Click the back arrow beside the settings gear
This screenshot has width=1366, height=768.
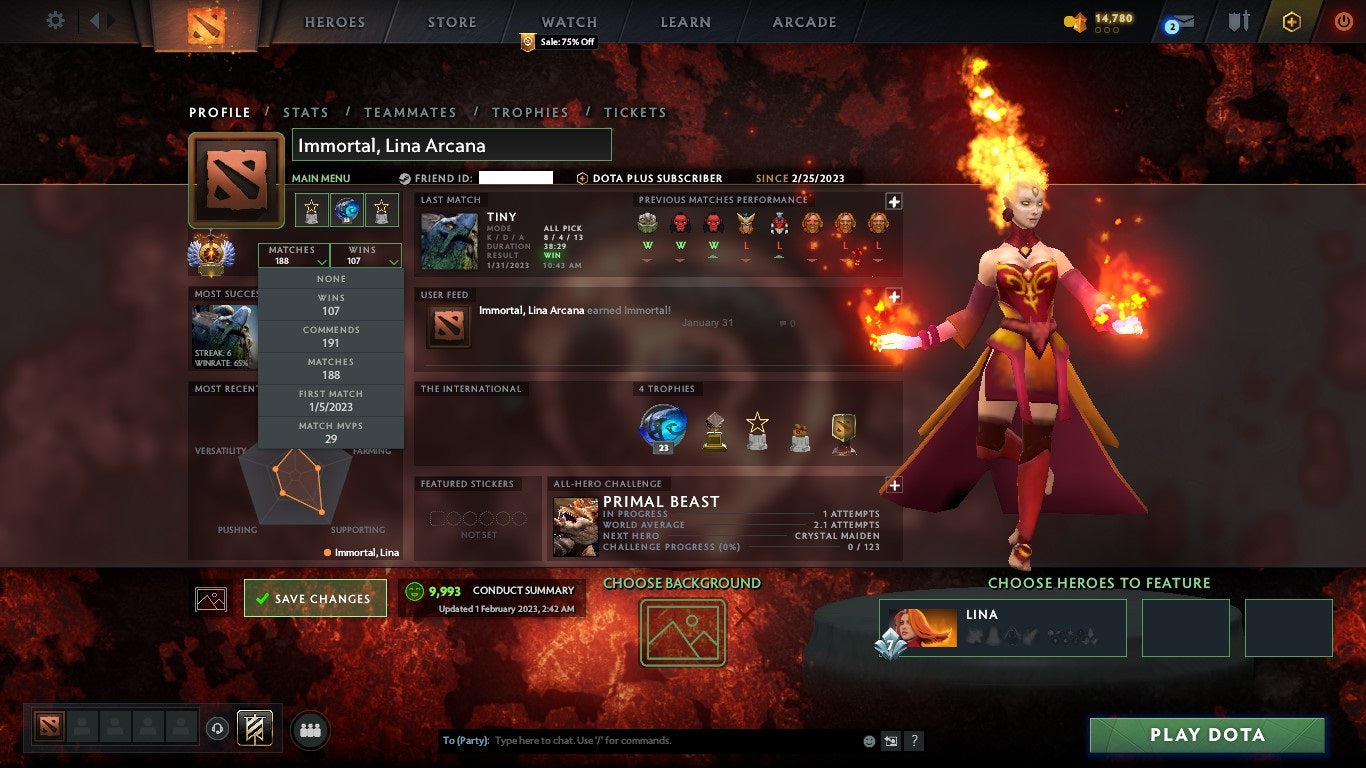pyautogui.click(x=93, y=20)
